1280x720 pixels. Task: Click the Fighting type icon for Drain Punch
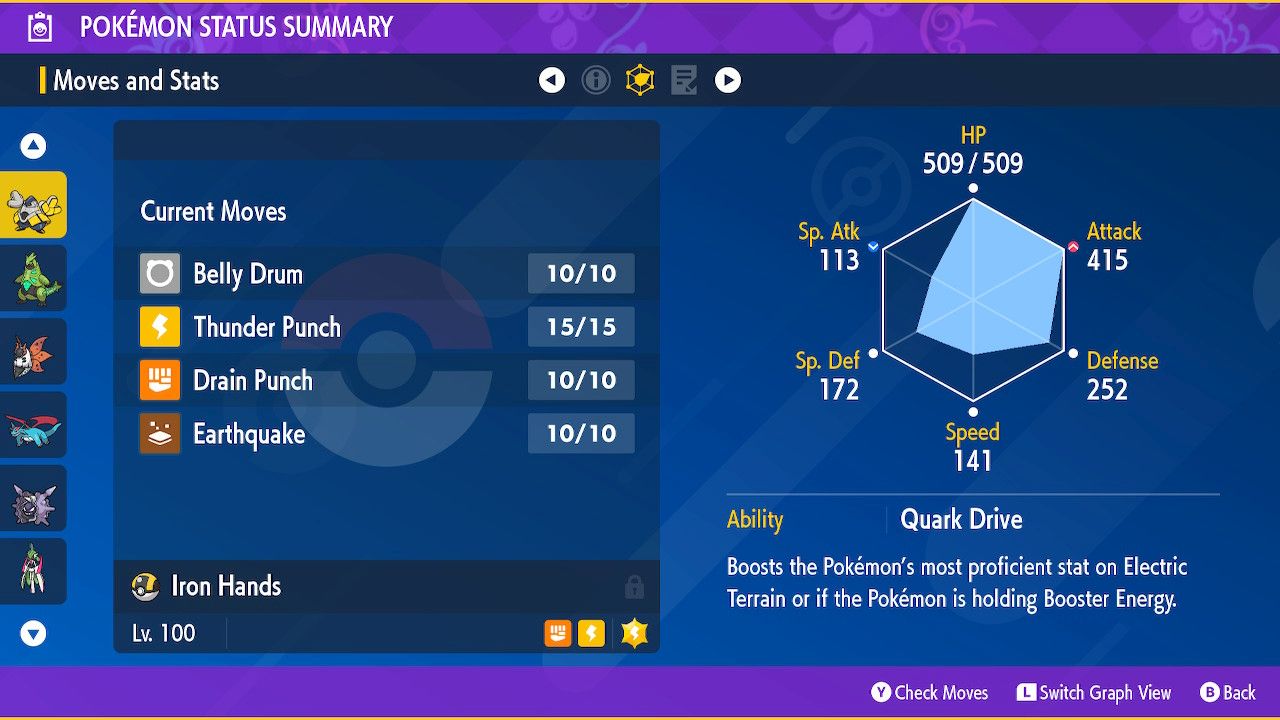click(158, 380)
